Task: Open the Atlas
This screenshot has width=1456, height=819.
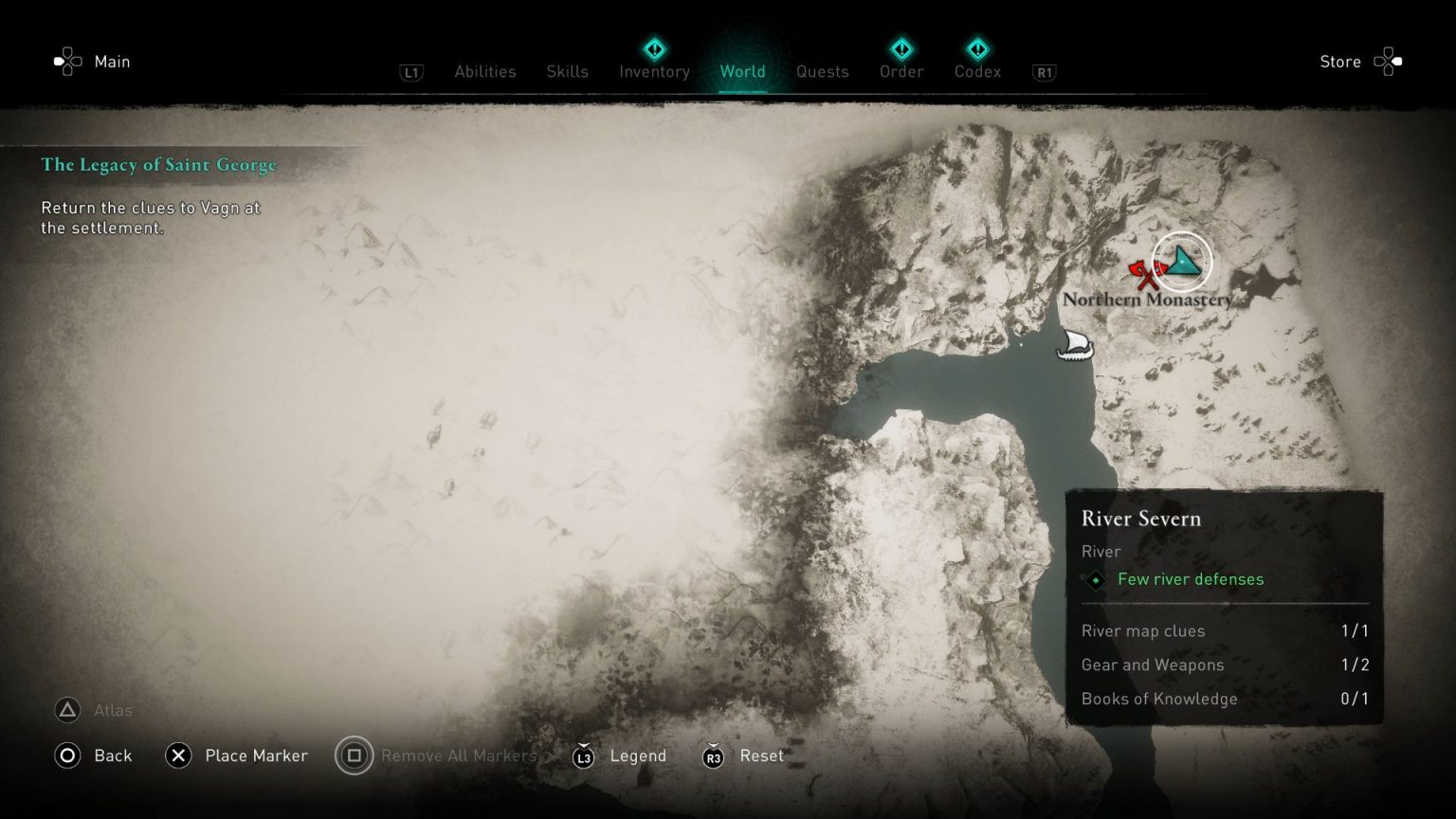Action: tap(94, 710)
